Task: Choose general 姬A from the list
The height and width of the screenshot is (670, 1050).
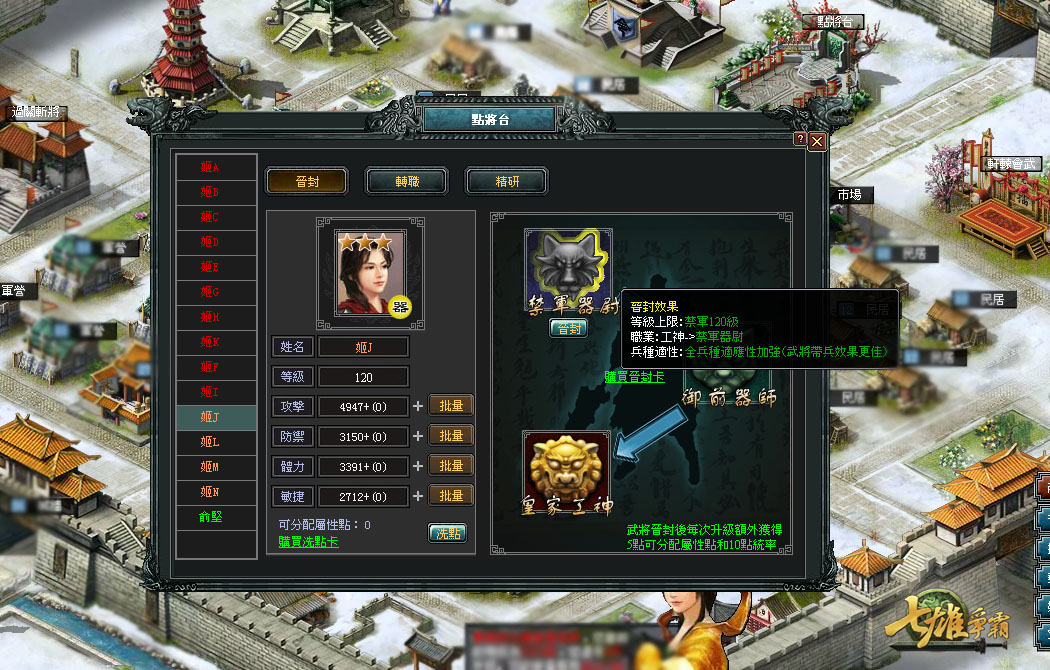Action: [210, 166]
